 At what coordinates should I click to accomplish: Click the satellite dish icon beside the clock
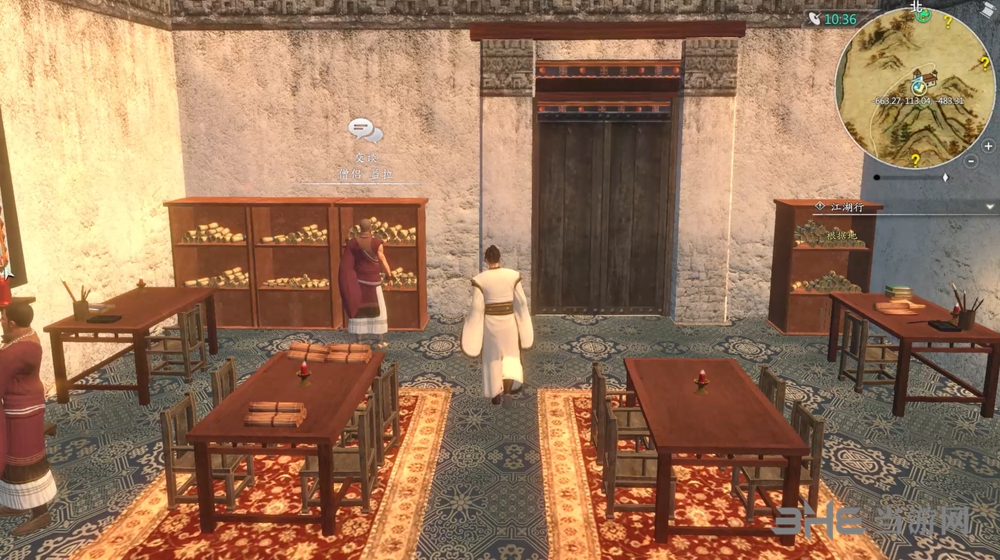[x=817, y=19]
